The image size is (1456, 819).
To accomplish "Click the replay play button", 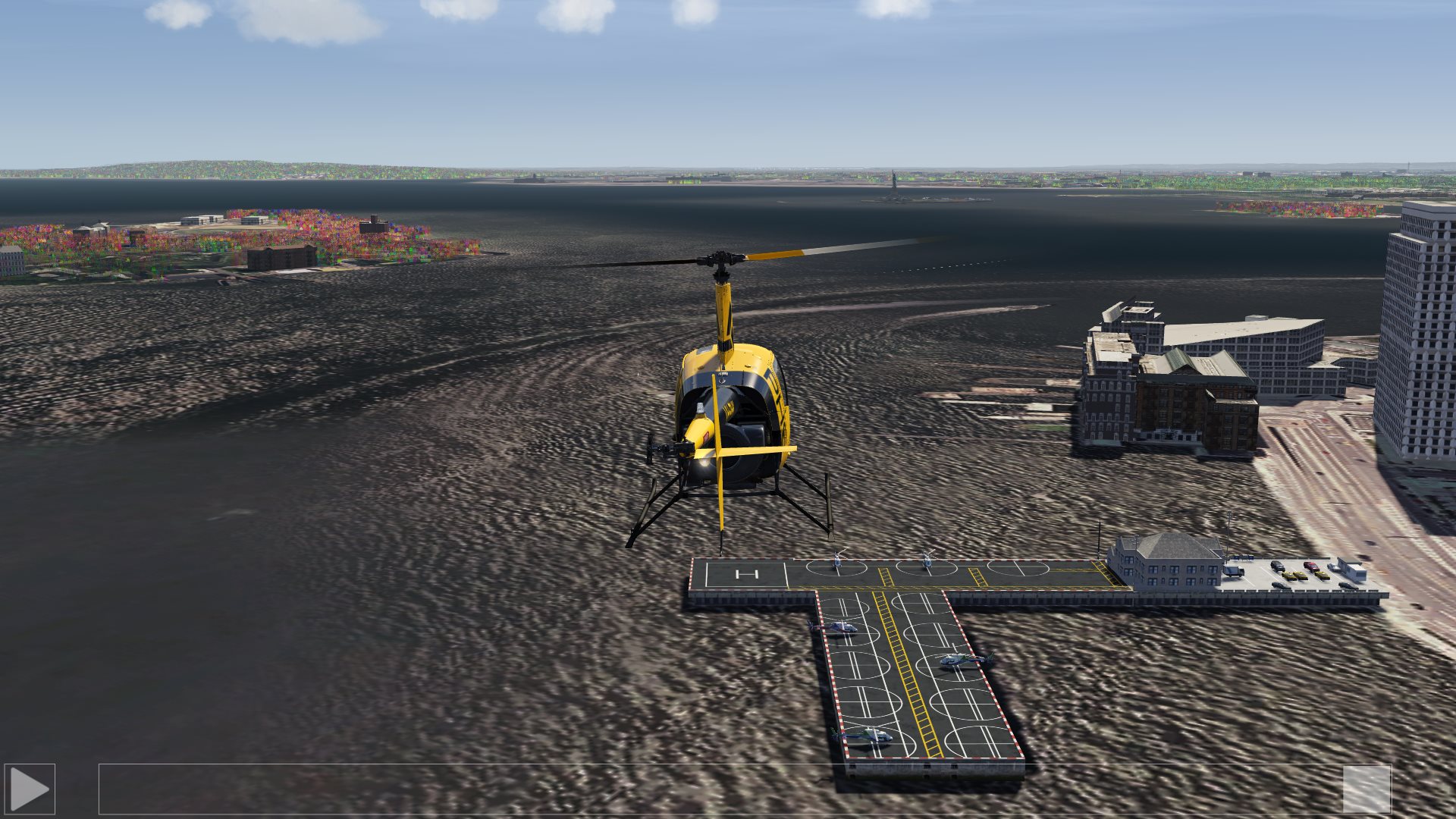I will click(30, 789).
